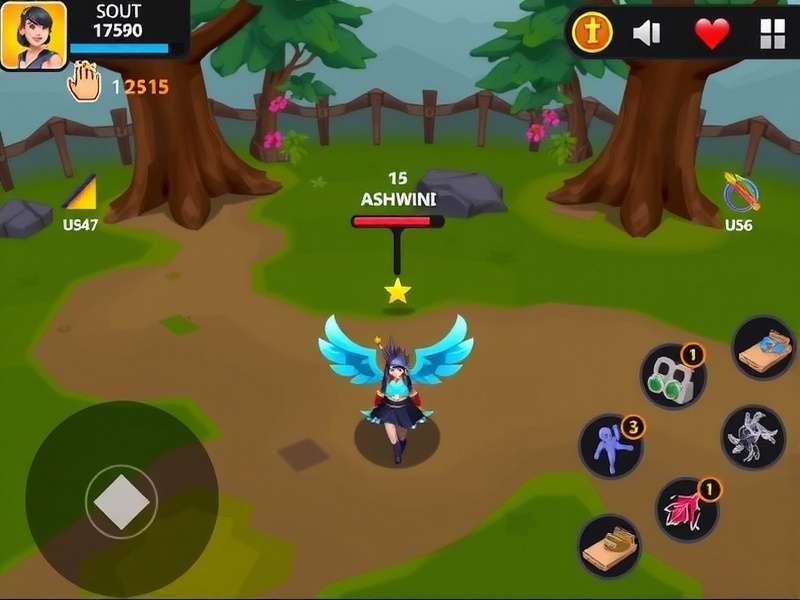Activate the blue figure kick ability
800x600 pixels.
coord(611,446)
